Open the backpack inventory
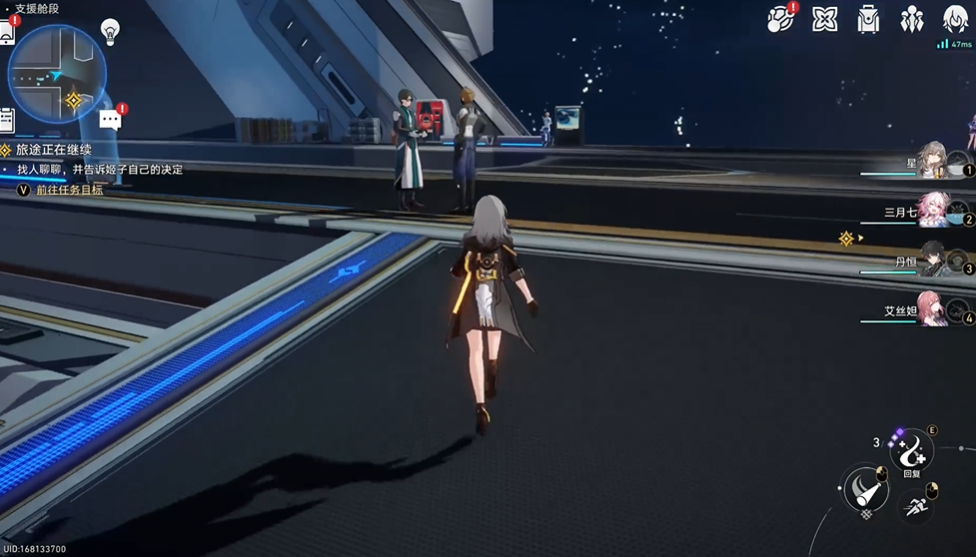Image resolution: width=976 pixels, height=557 pixels. (x=868, y=19)
